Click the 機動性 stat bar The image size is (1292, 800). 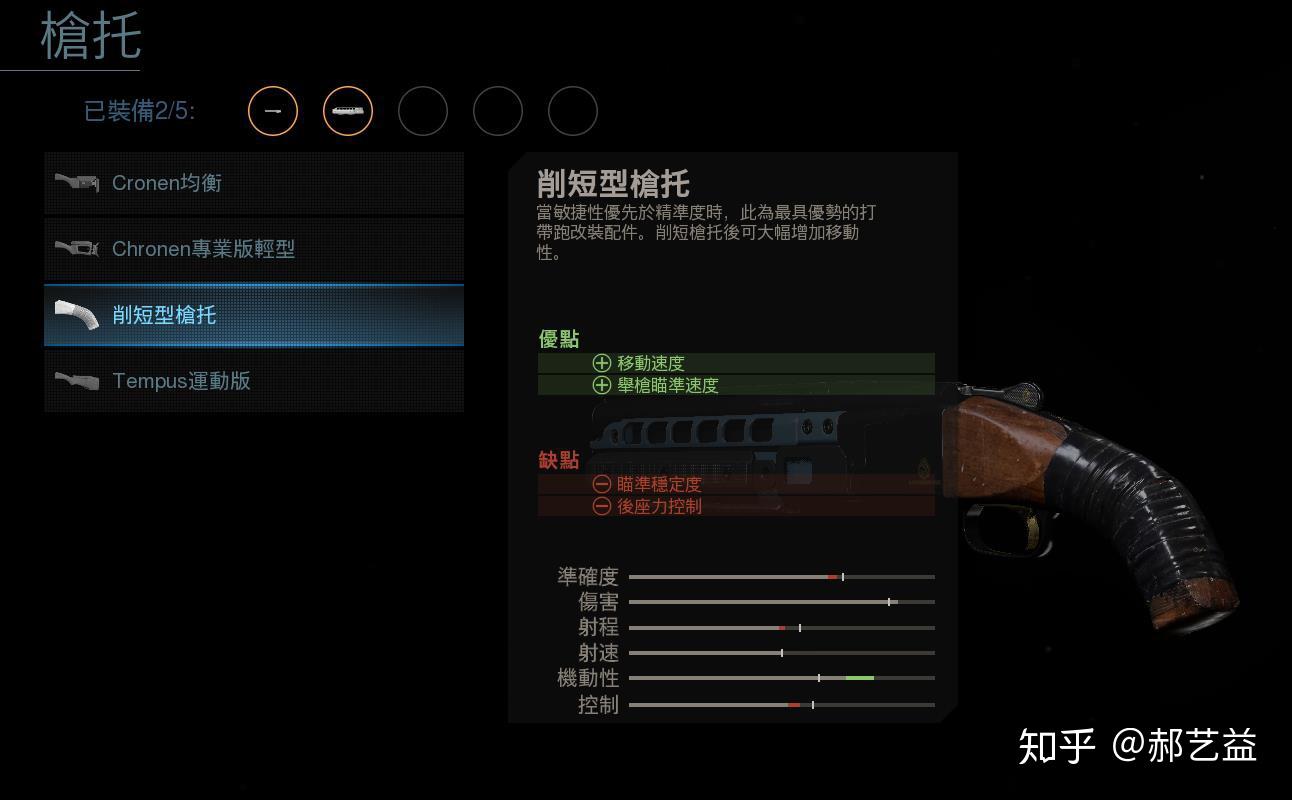click(785, 677)
